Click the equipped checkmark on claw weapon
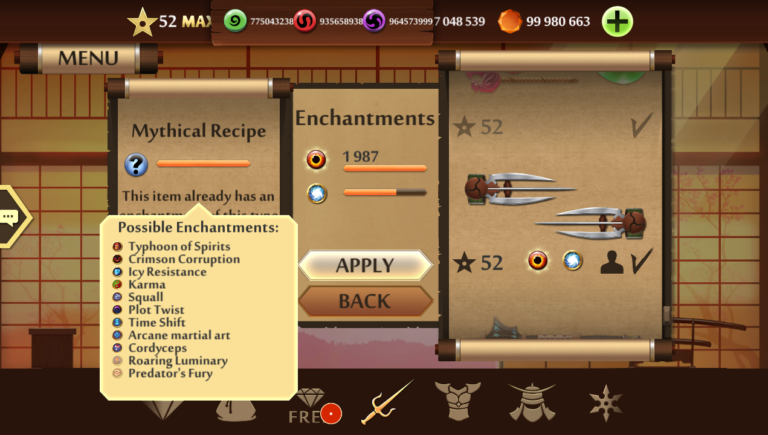 (640, 262)
